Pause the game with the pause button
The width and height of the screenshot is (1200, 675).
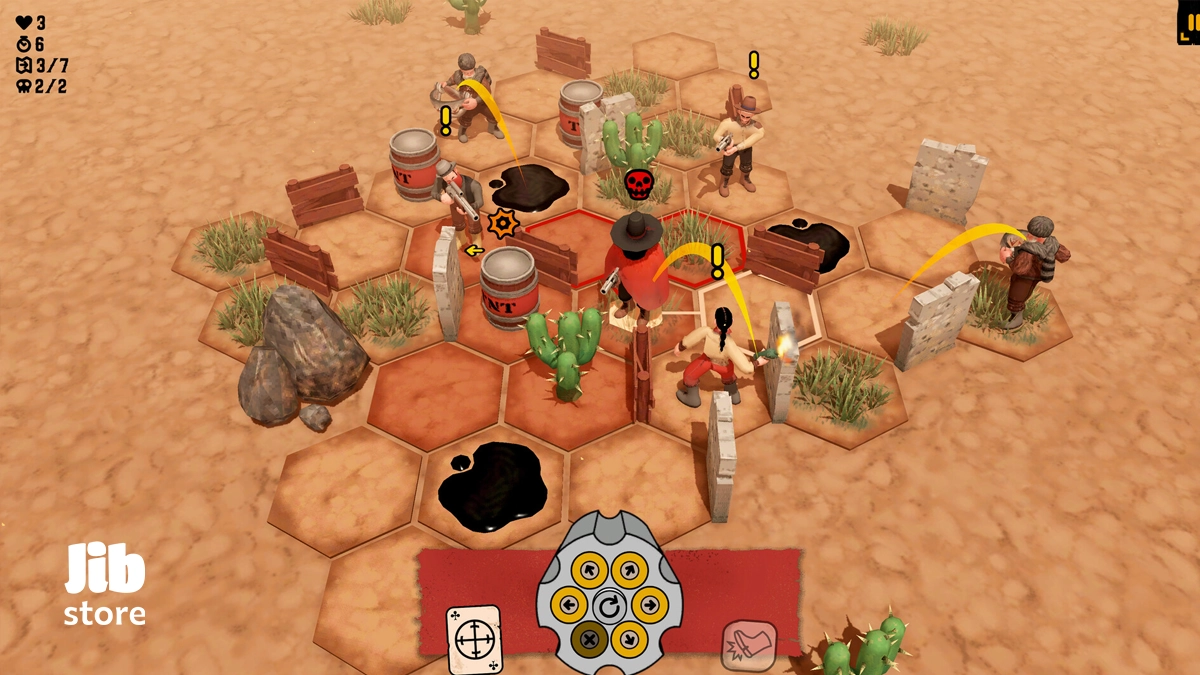click(1190, 22)
